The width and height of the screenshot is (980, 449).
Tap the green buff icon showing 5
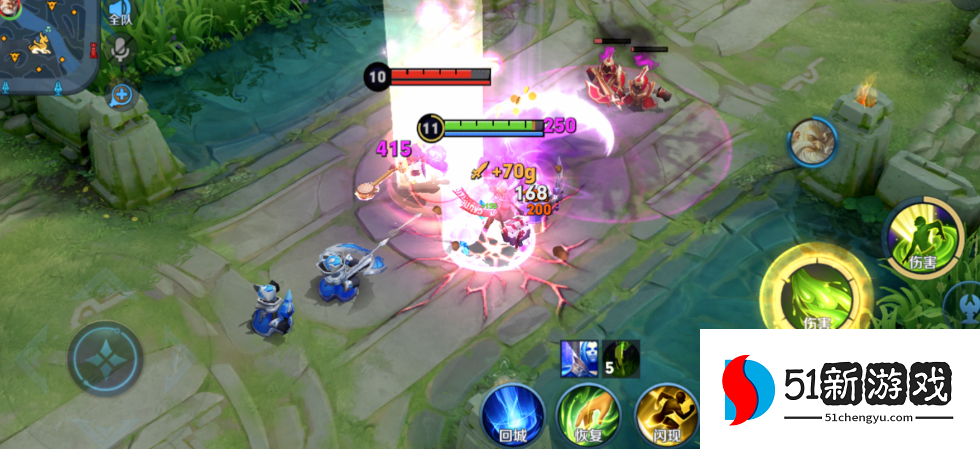(x=621, y=358)
